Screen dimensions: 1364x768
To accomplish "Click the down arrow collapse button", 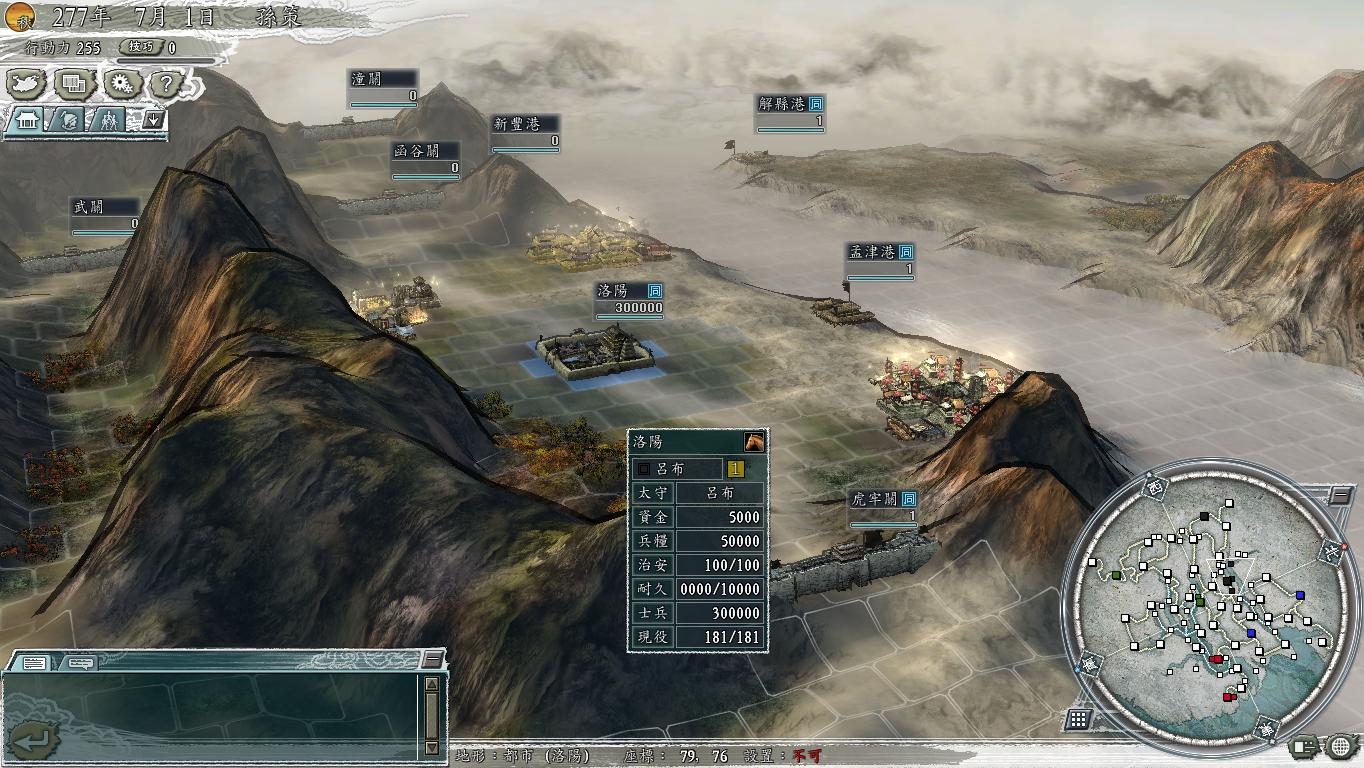I will tap(154, 120).
